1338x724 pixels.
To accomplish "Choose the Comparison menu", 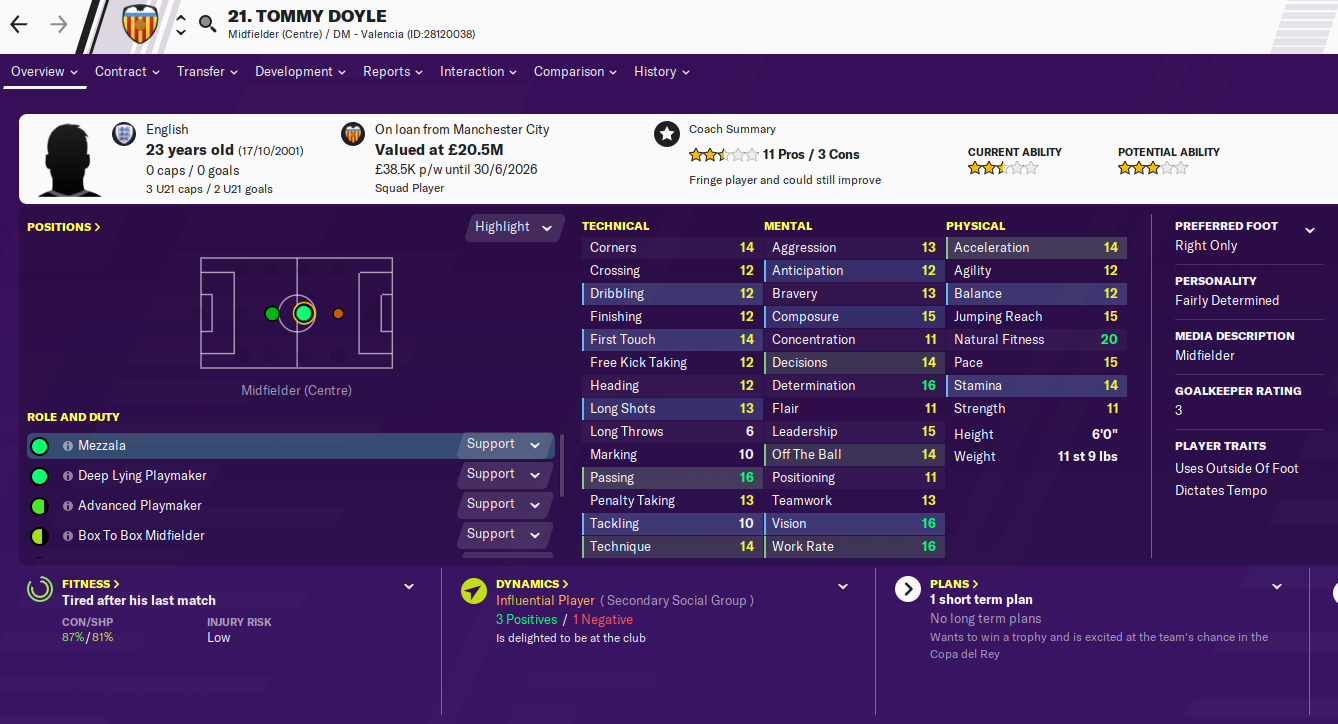I will (x=575, y=72).
